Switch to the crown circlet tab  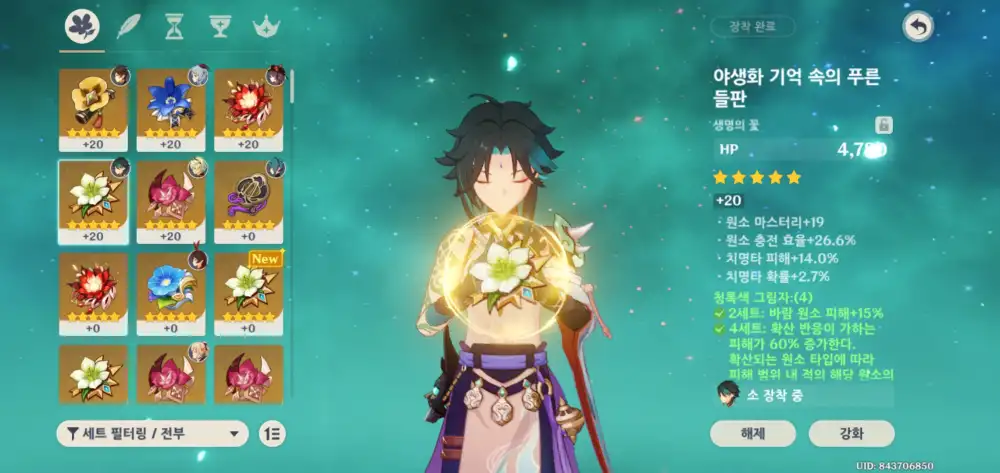266,27
